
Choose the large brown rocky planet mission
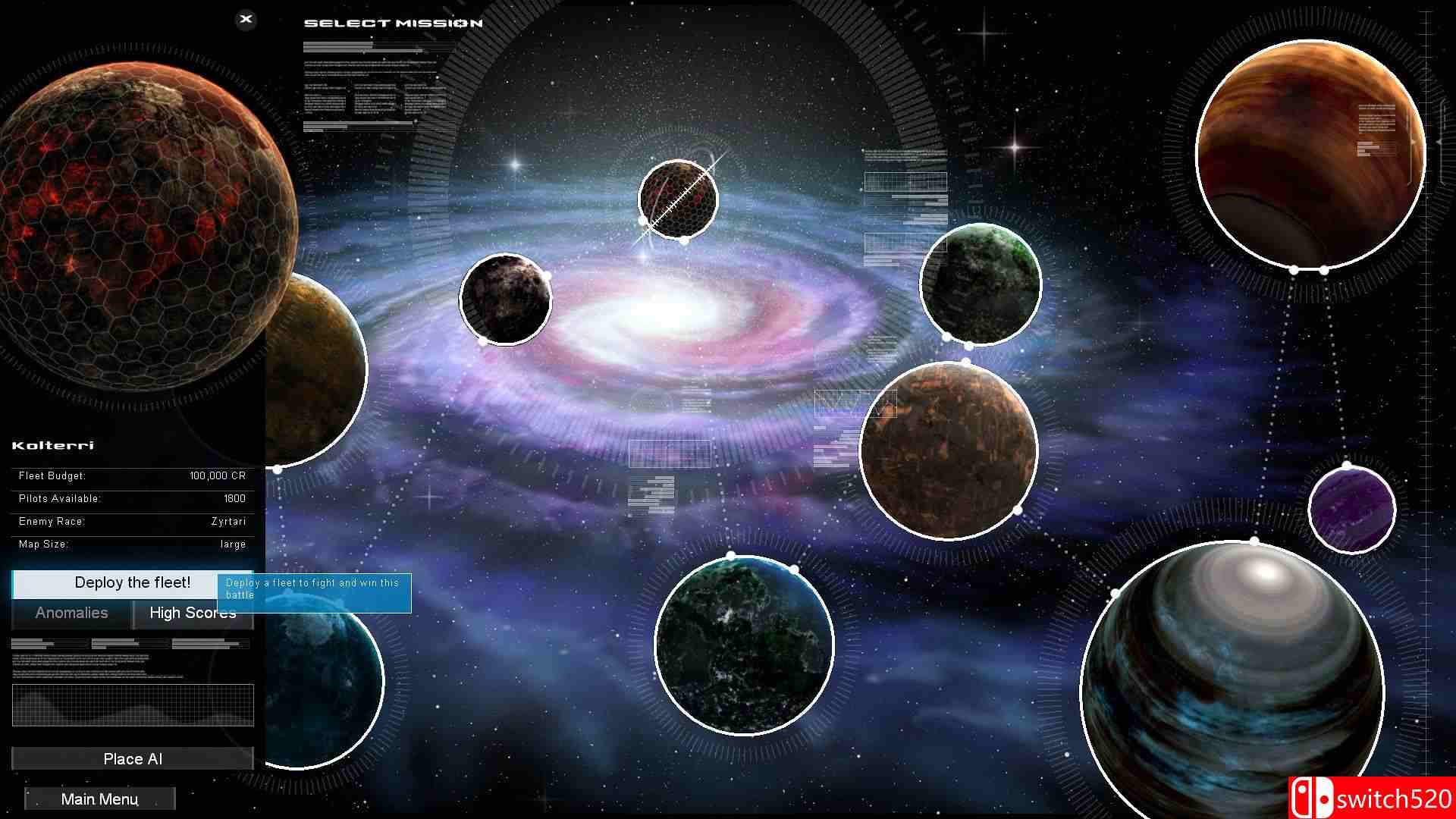tap(950, 451)
